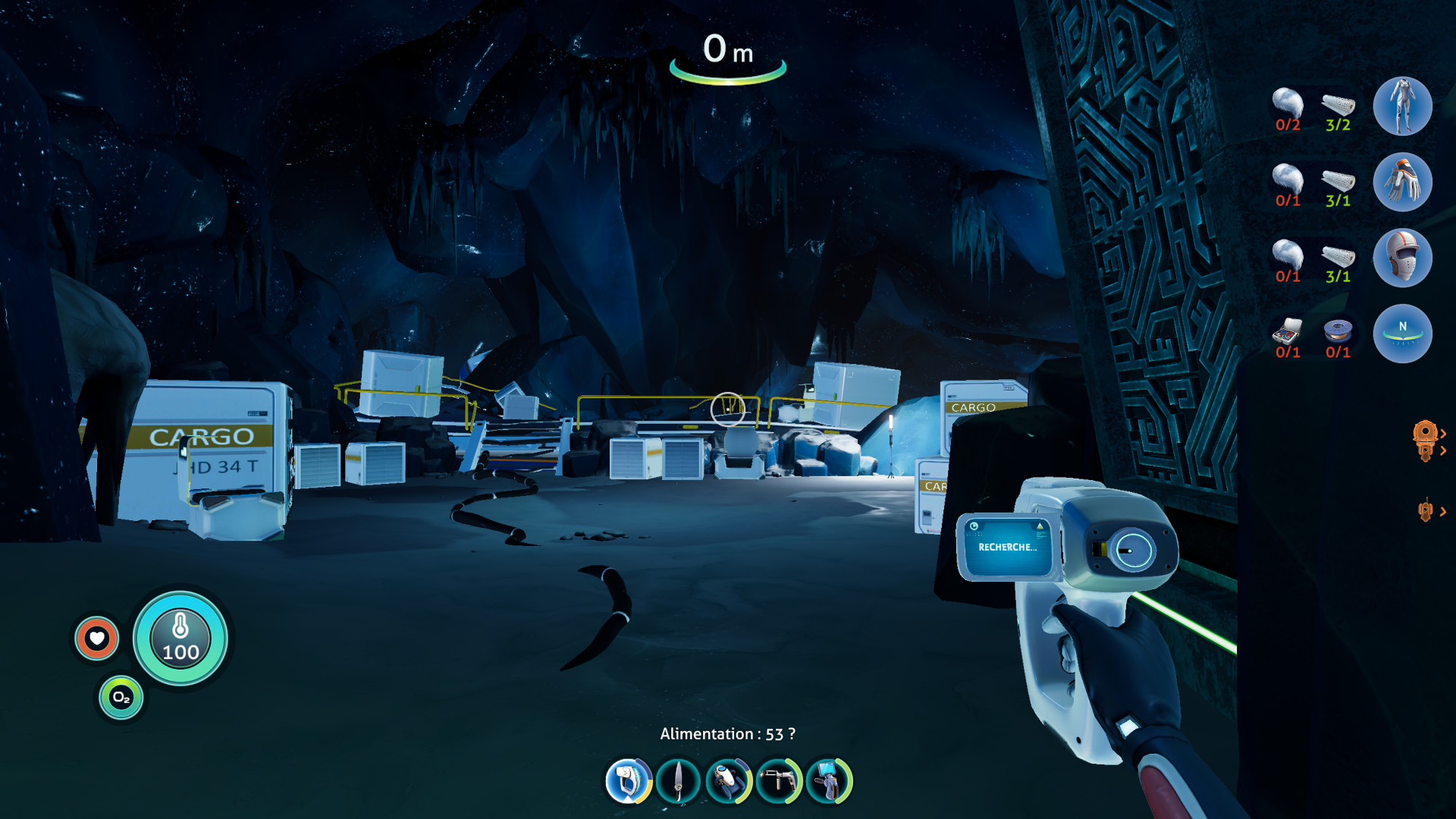Open the pinned cold suit body recipe
This screenshot has width=1456, height=819.
(1402, 106)
